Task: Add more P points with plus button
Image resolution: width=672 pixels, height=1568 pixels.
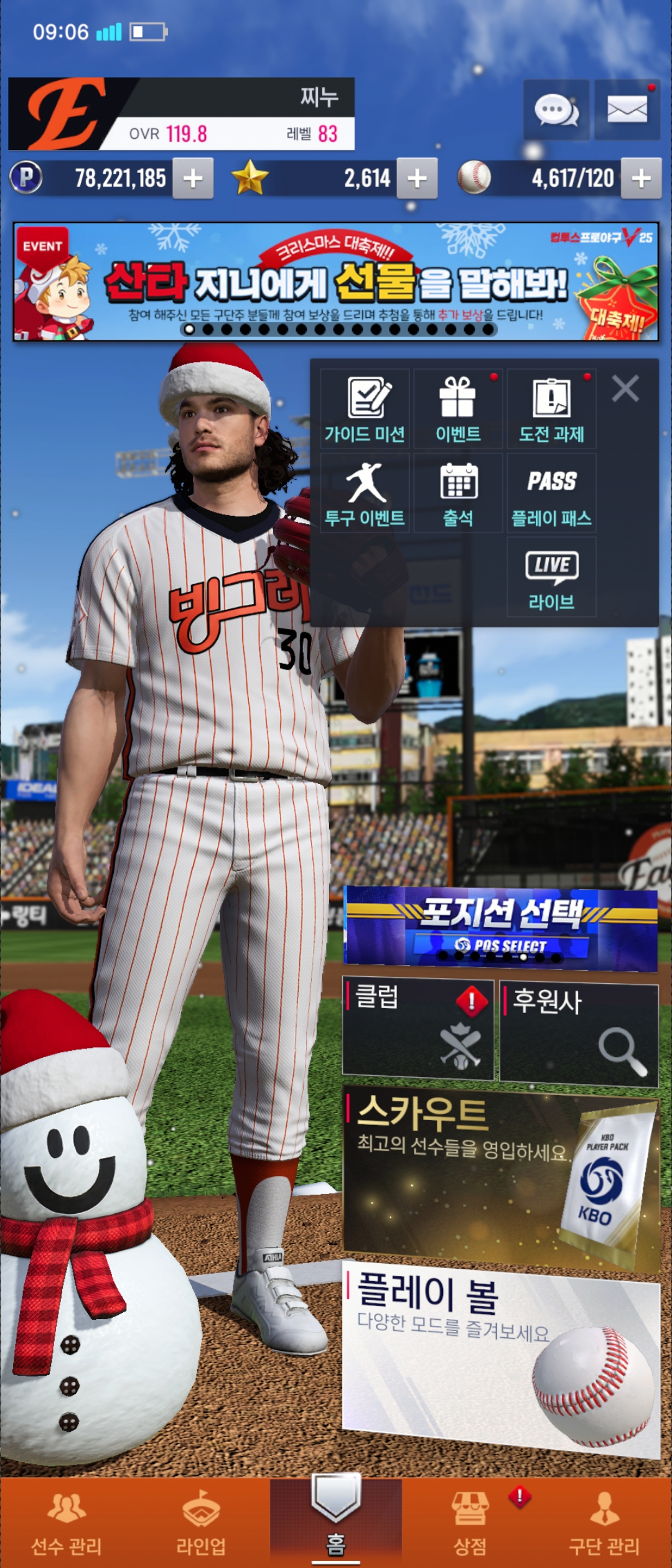Action: point(193,179)
